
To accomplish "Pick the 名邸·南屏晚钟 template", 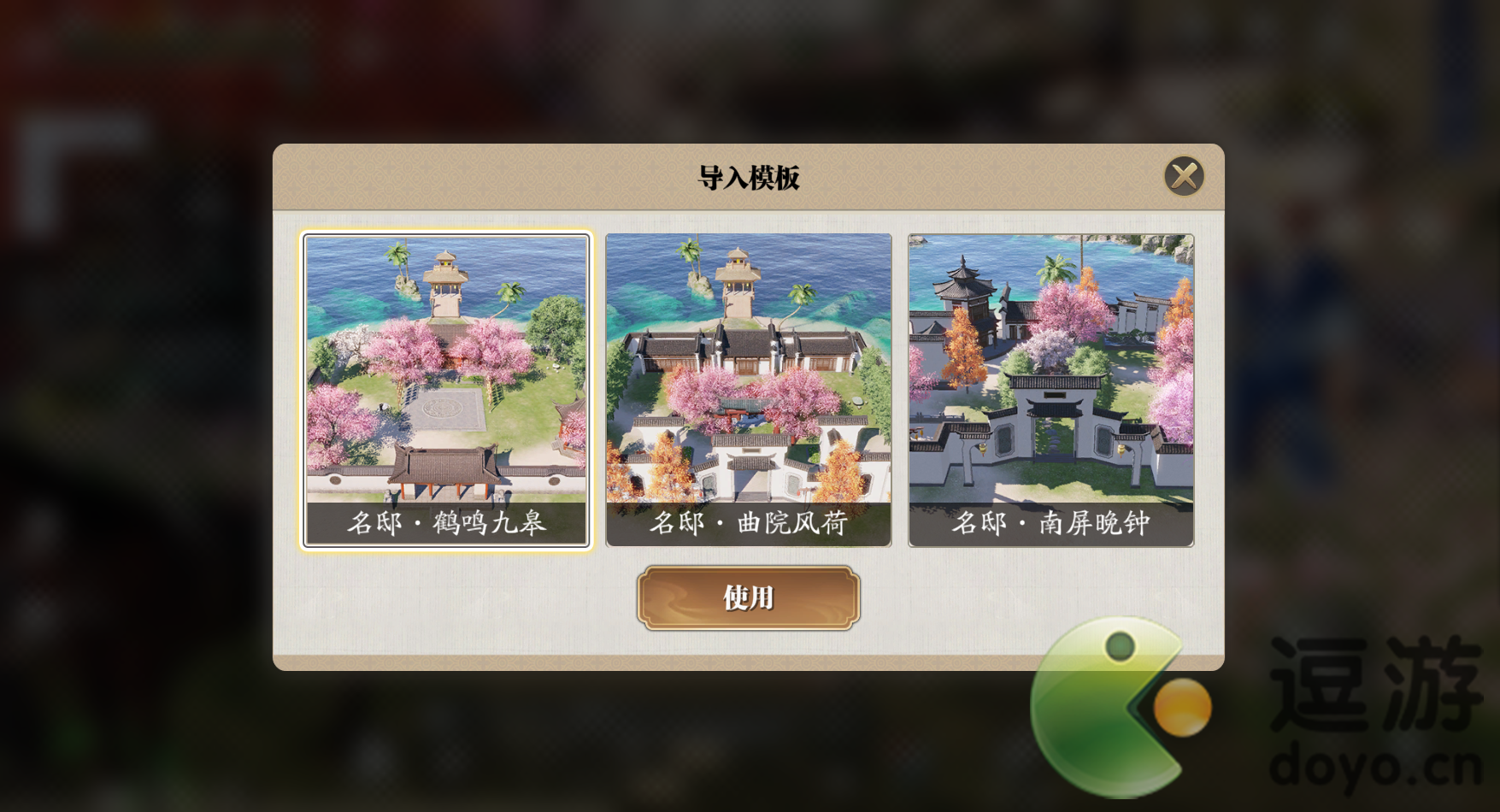I will tap(1051, 385).
